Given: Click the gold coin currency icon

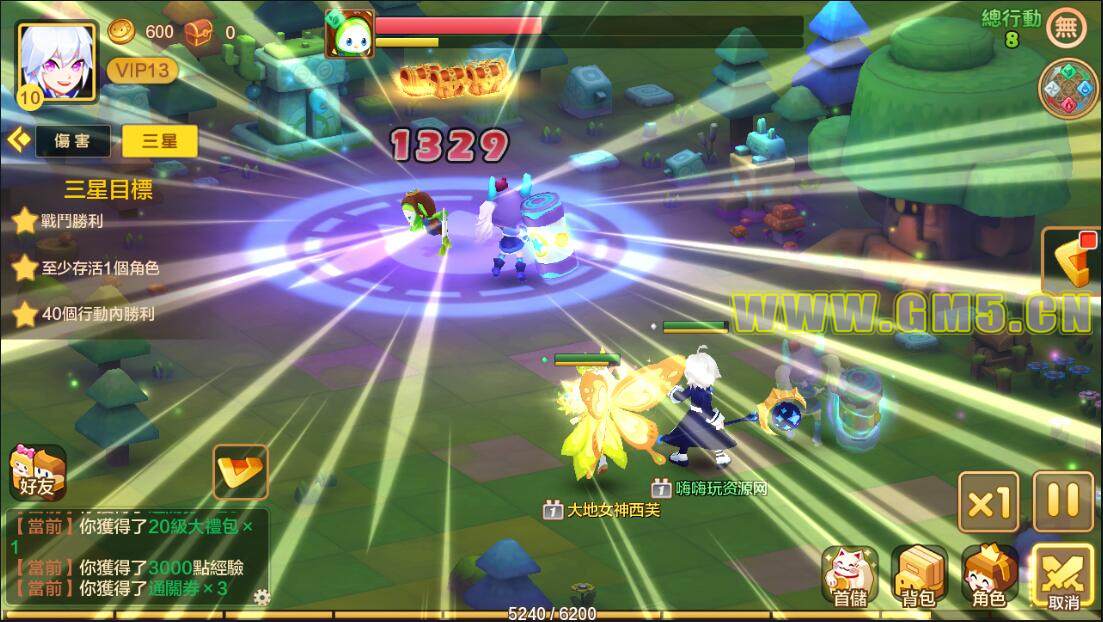Looking at the screenshot, I should click(x=121, y=32).
